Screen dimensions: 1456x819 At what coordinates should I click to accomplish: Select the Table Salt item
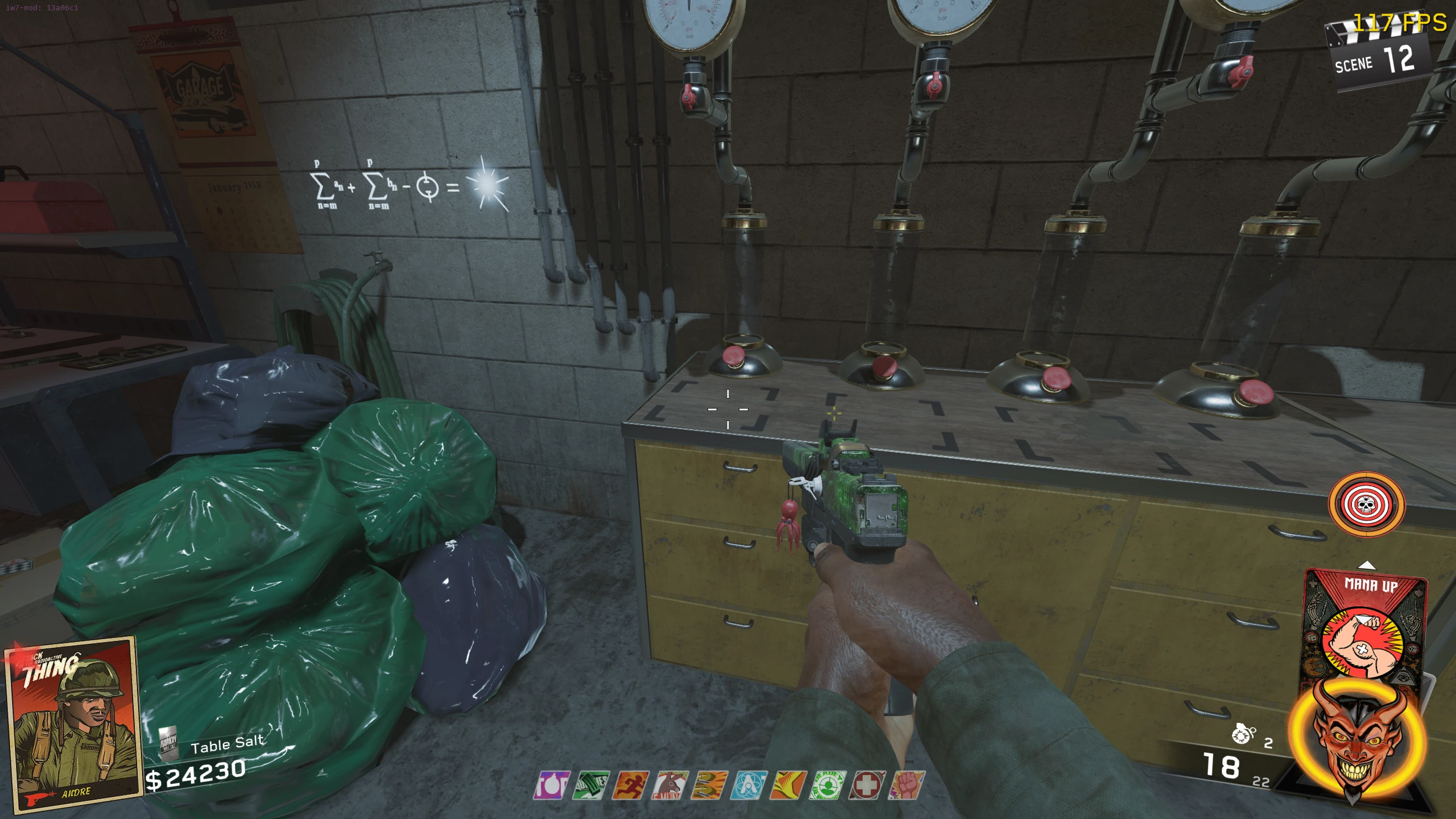point(227,744)
